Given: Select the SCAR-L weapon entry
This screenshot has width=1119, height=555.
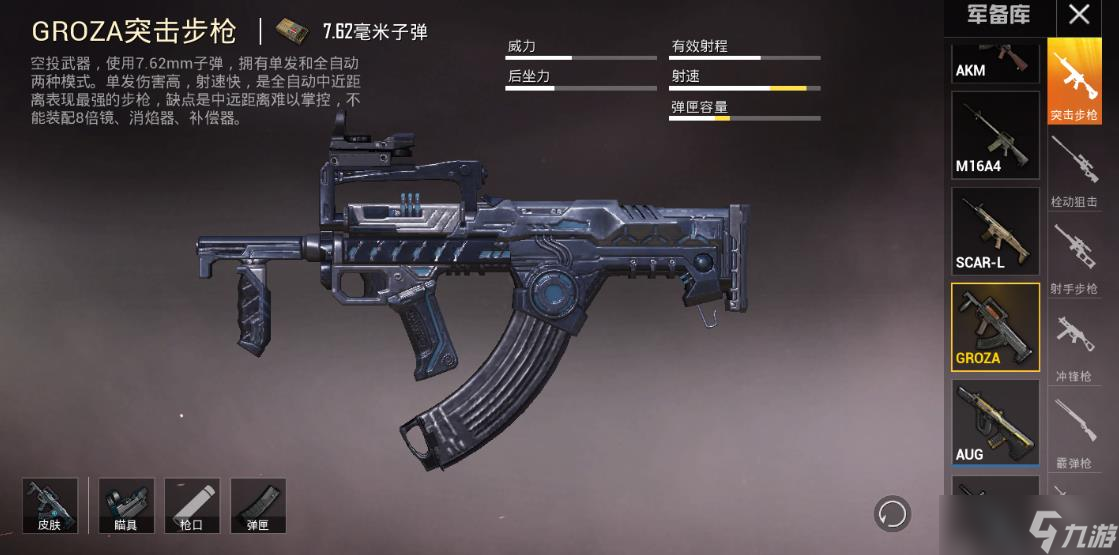Looking at the screenshot, I should tap(994, 231).
